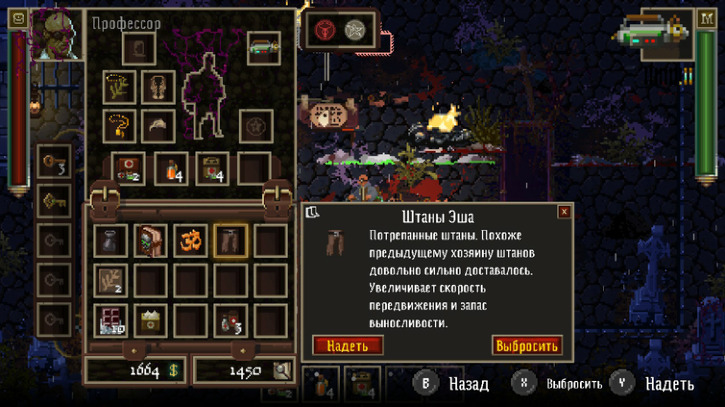Select the red brick item stack in the backpack

pos(111,320)
